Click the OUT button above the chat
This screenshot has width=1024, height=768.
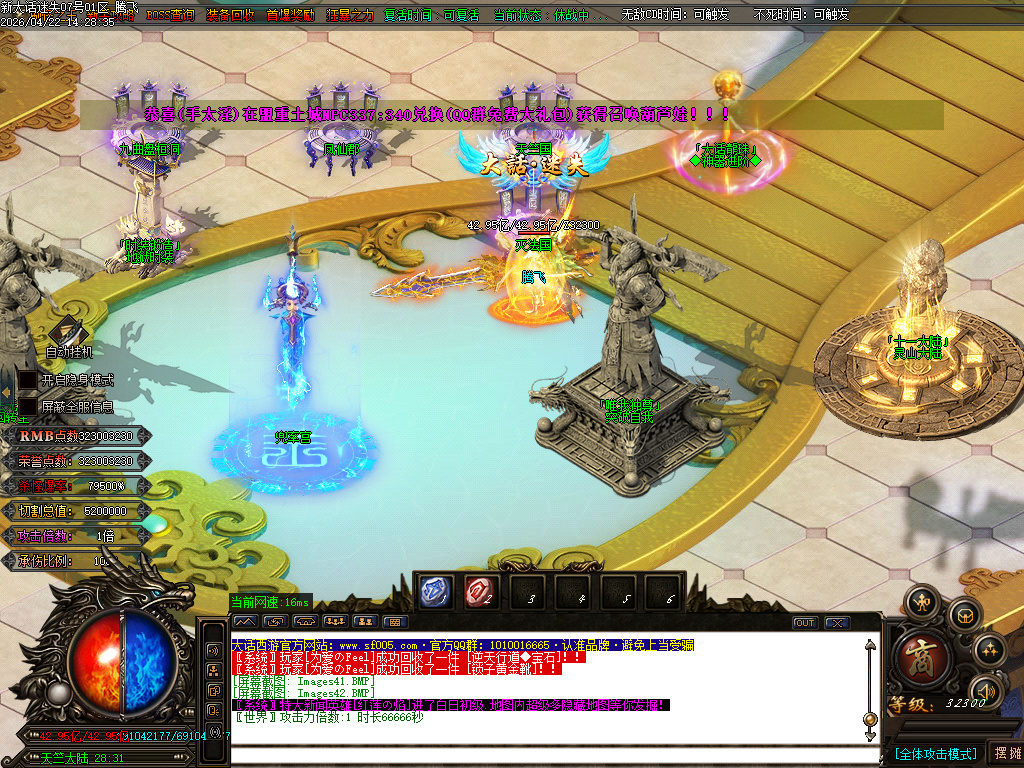[805, 623]
